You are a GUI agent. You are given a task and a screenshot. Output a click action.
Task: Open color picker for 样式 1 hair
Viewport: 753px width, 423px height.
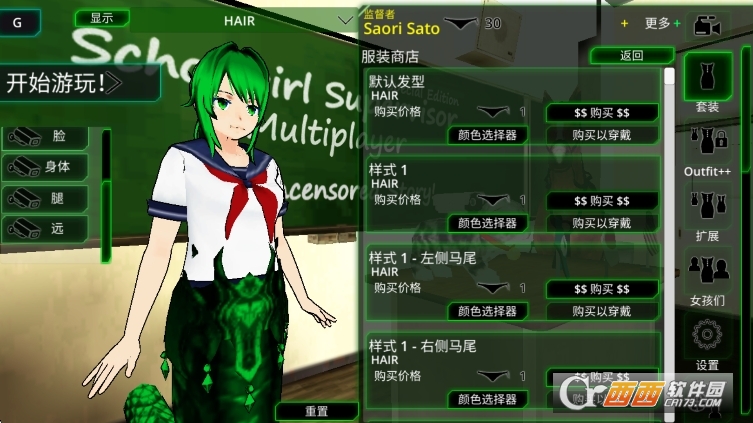click(487, 223)
